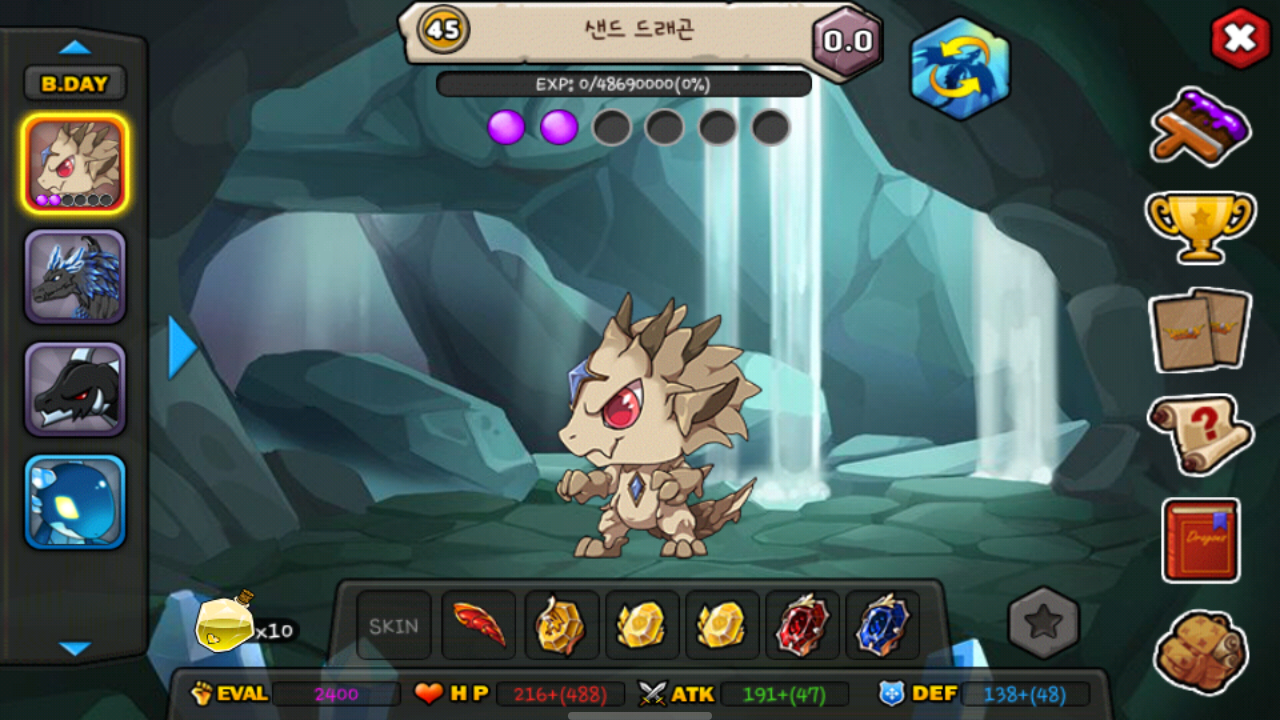Choose the black dragon portrait
Image resolution: width=1280 pixels, height=720 pixels.
click(75, 390)
